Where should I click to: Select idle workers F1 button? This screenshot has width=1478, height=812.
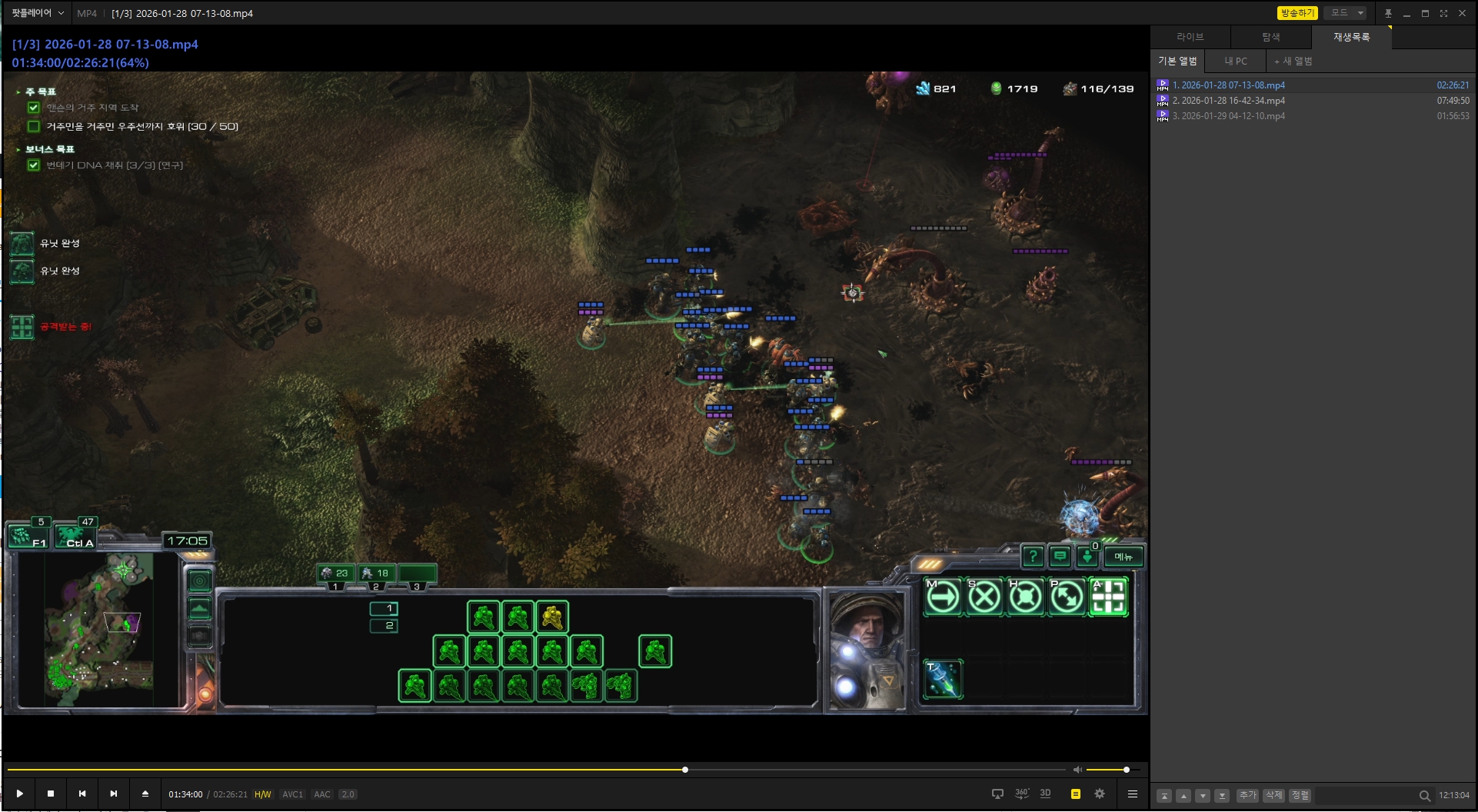point(28,535)
